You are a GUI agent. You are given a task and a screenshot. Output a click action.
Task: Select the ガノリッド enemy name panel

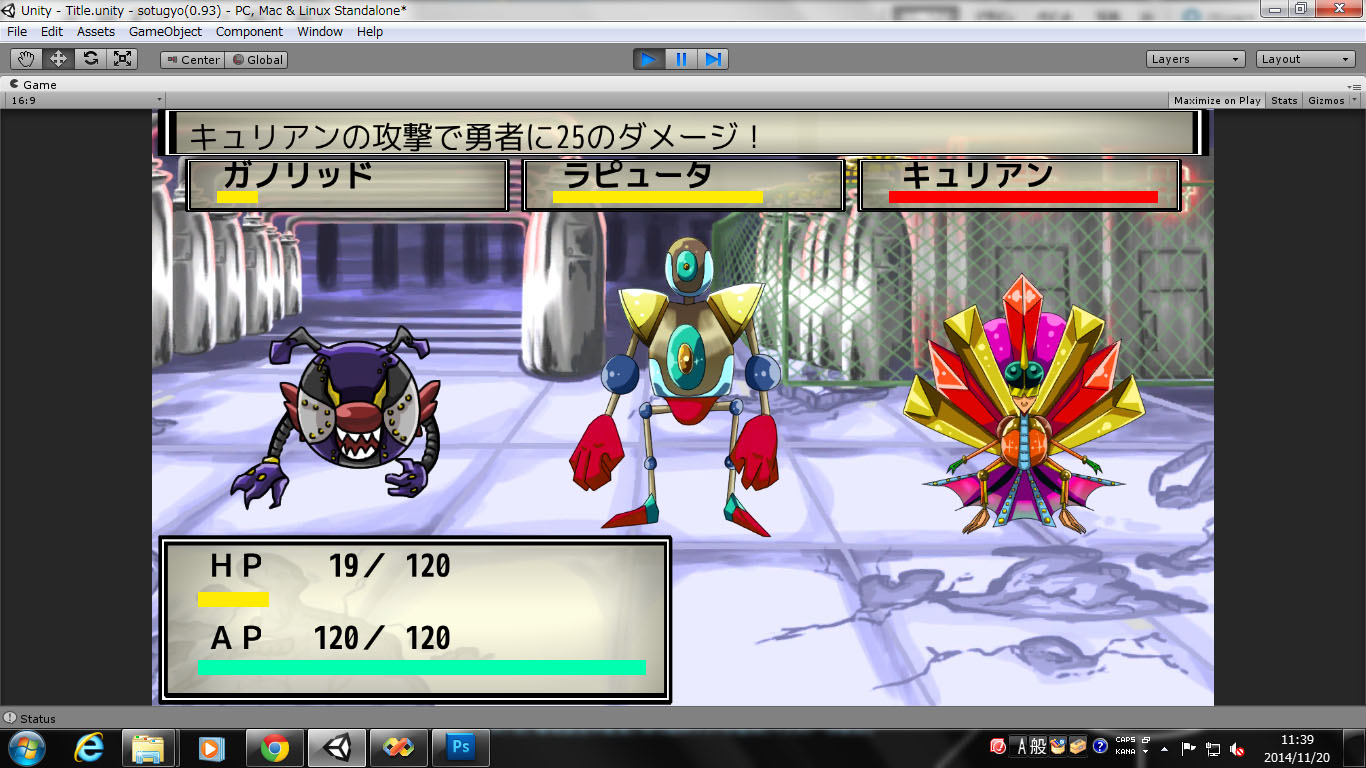point(347,185)
